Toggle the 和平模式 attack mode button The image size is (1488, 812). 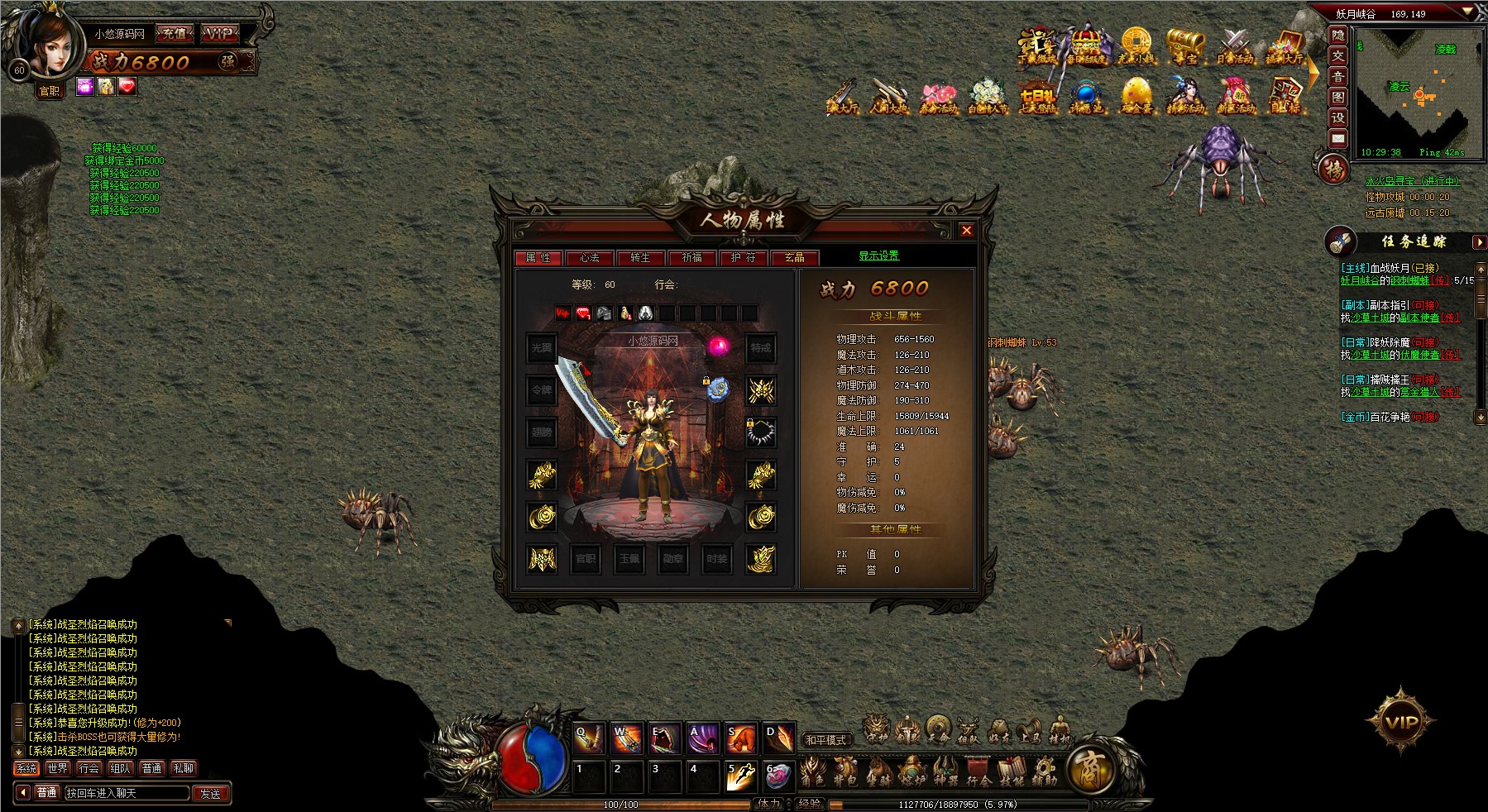tap(826, 740)
